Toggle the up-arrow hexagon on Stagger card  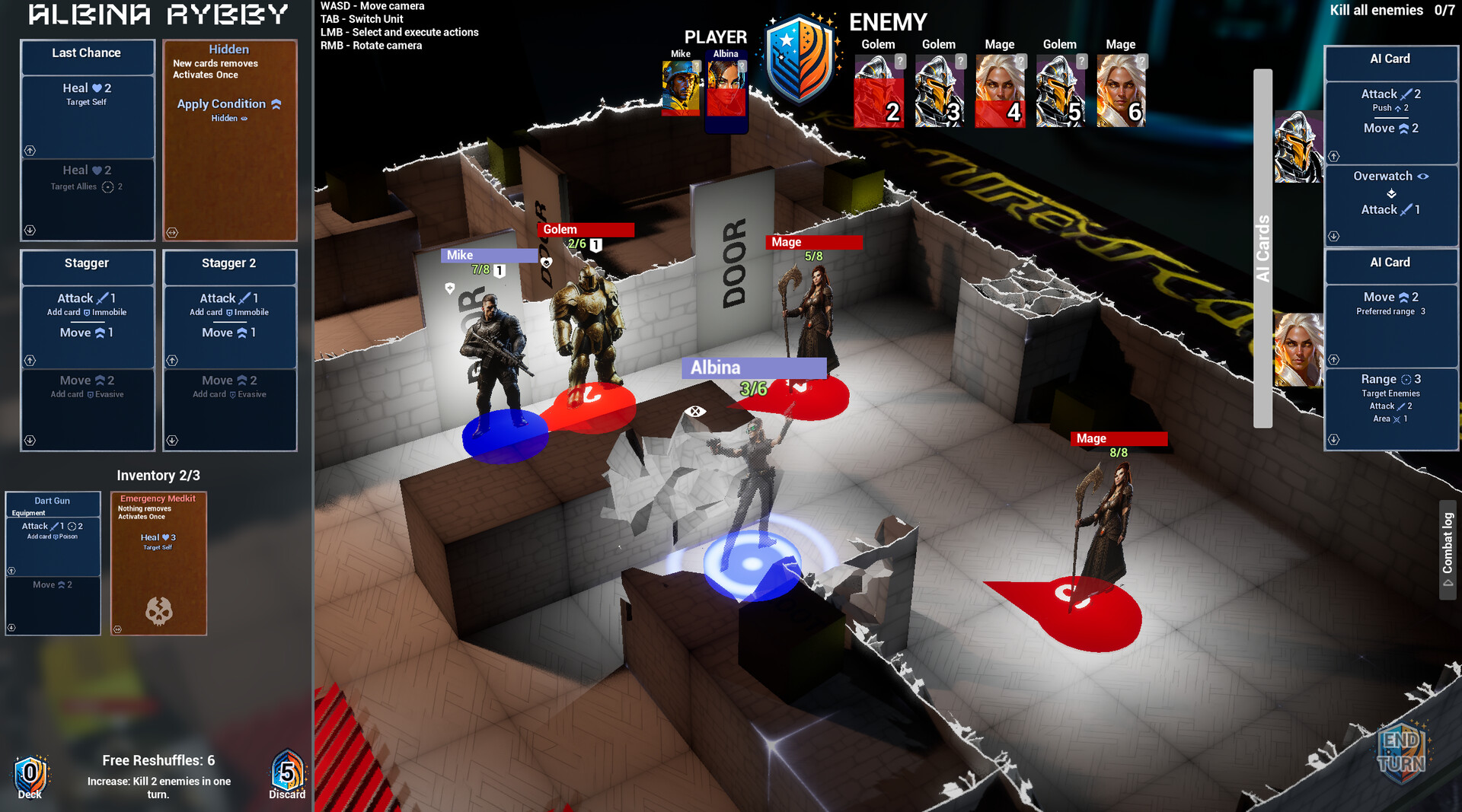(x=30, y=360)
